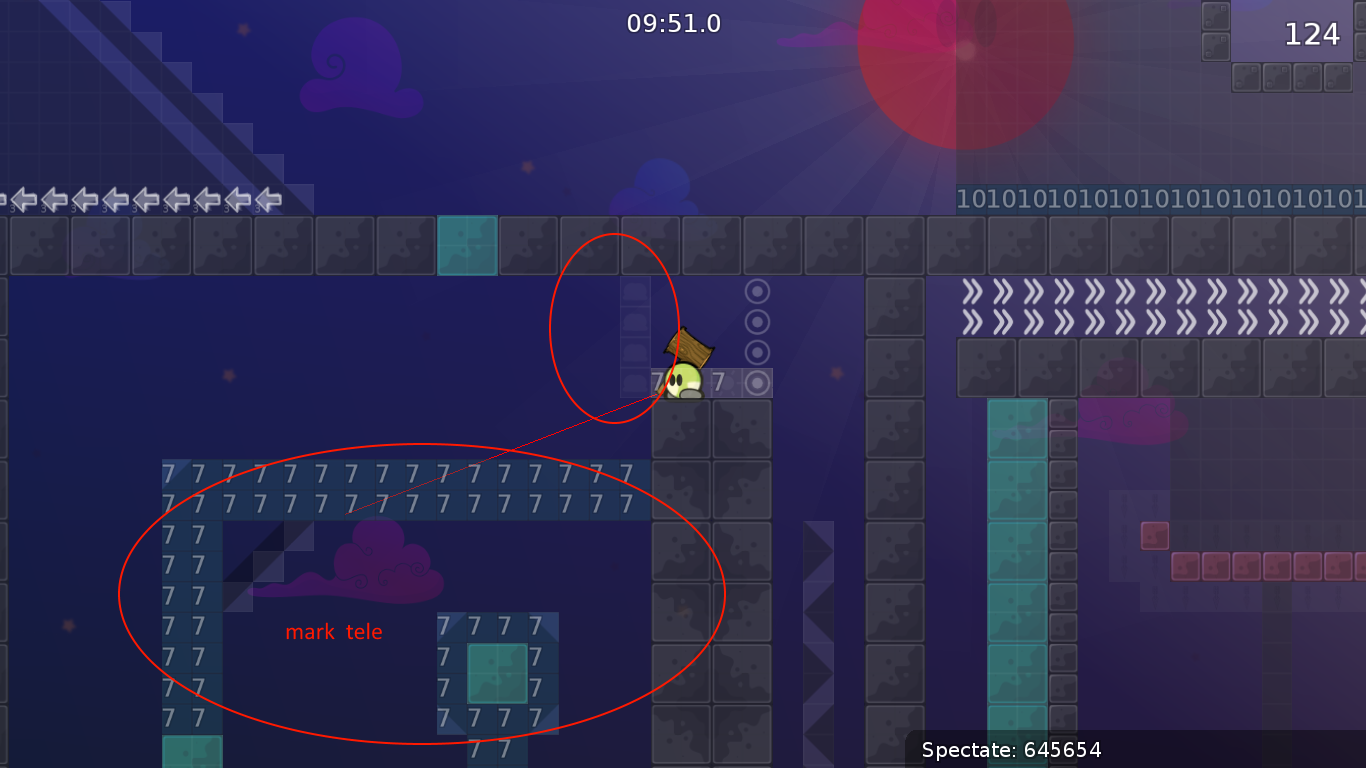Select the tee character holding the hammer
The width and height of the screenshot is (1366, 768).
click(685, 380)
